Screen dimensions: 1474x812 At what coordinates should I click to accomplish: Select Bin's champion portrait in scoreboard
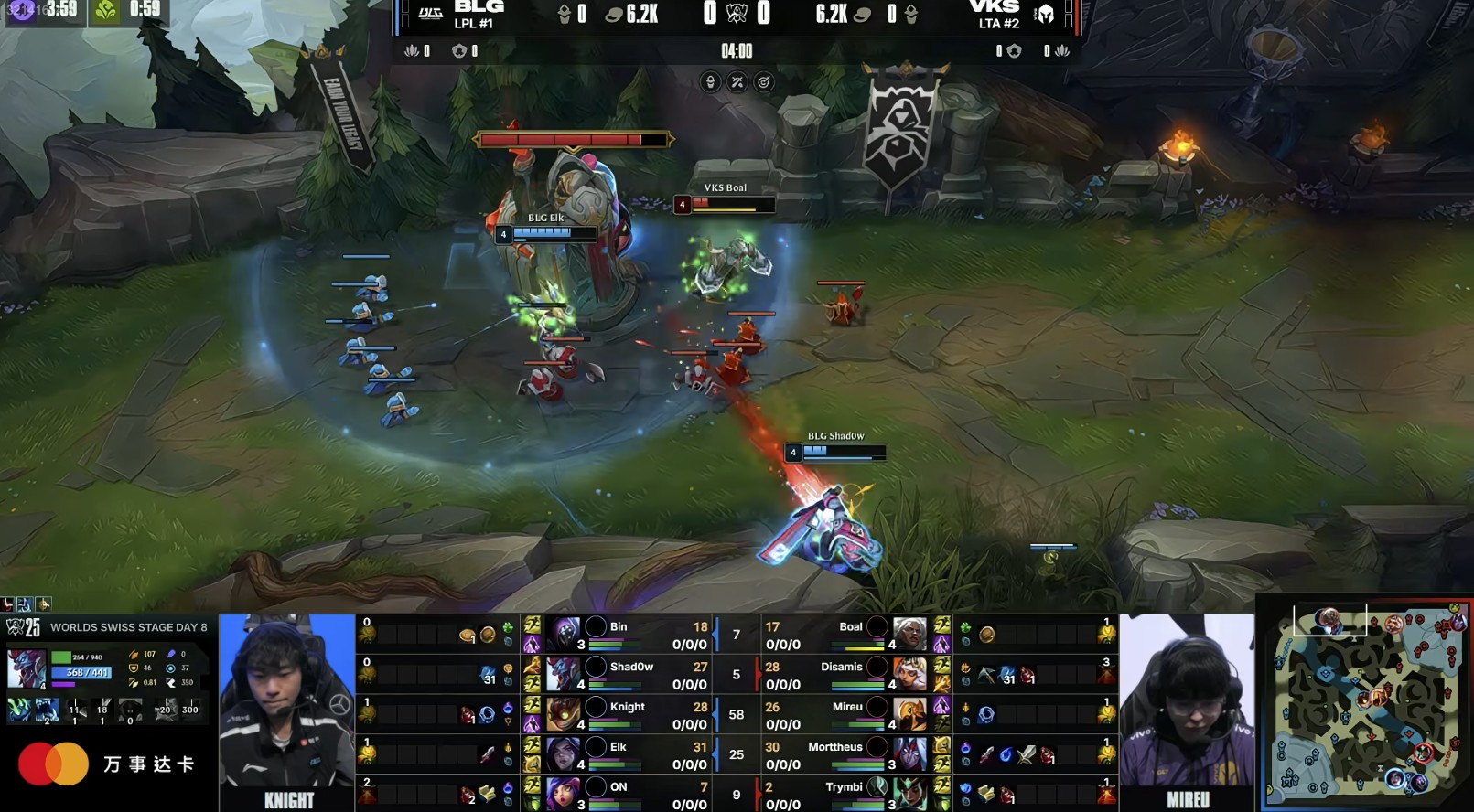pyautogui.click(x=563, y=634)
